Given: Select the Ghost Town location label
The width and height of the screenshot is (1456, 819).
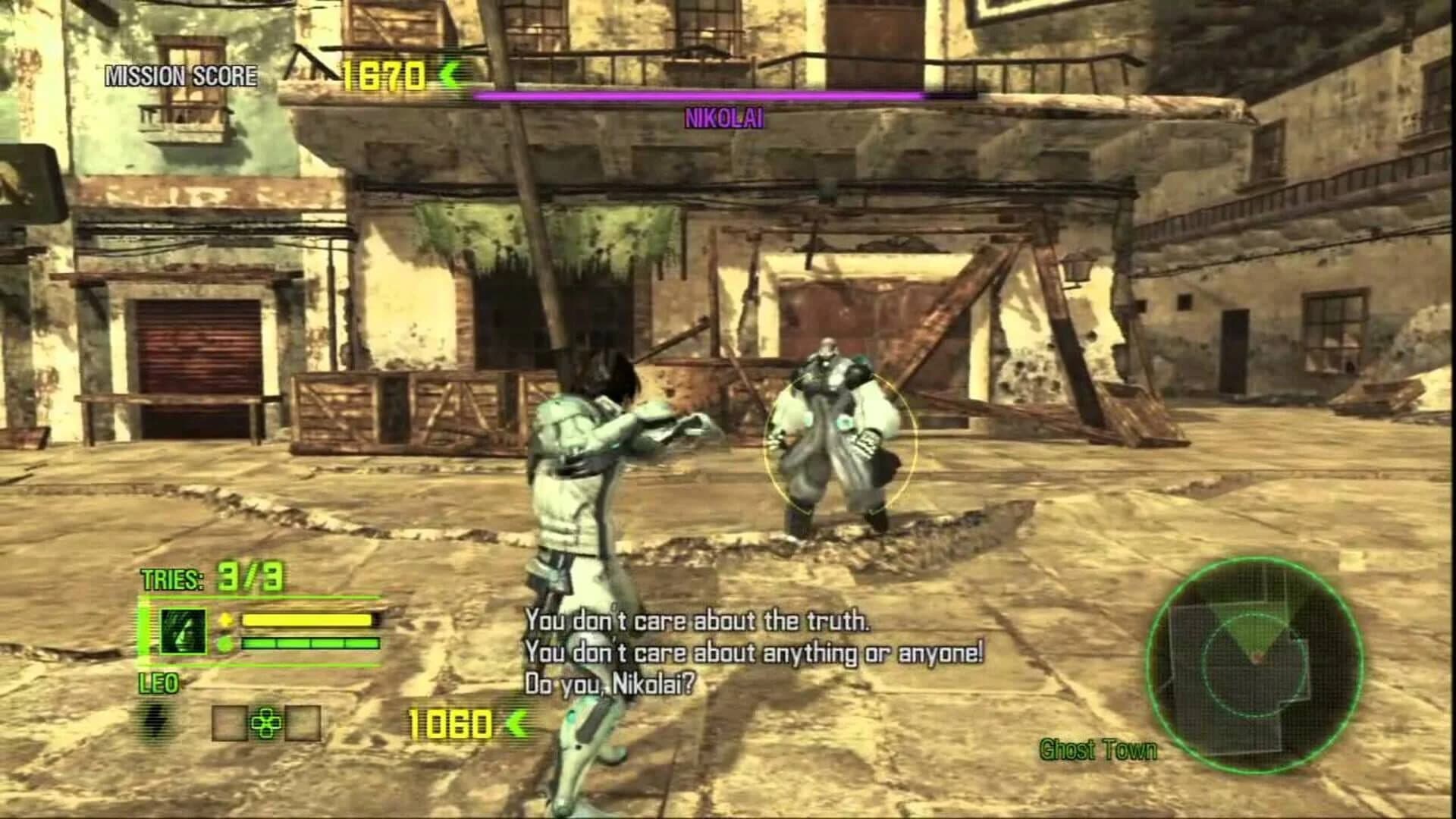Looking at the screenshot, I should click(1097, 751).
